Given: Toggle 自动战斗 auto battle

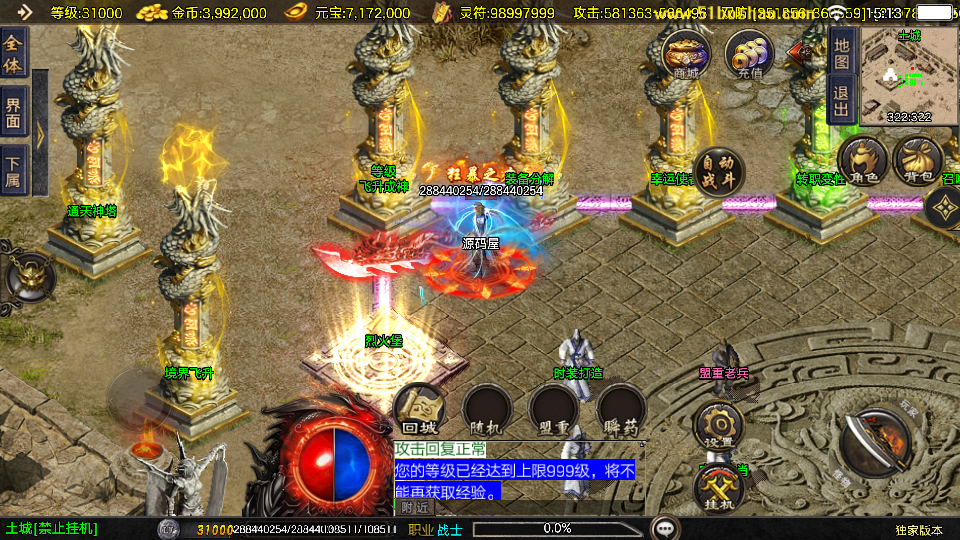Looking at the screenshot, I should point(718,173).
